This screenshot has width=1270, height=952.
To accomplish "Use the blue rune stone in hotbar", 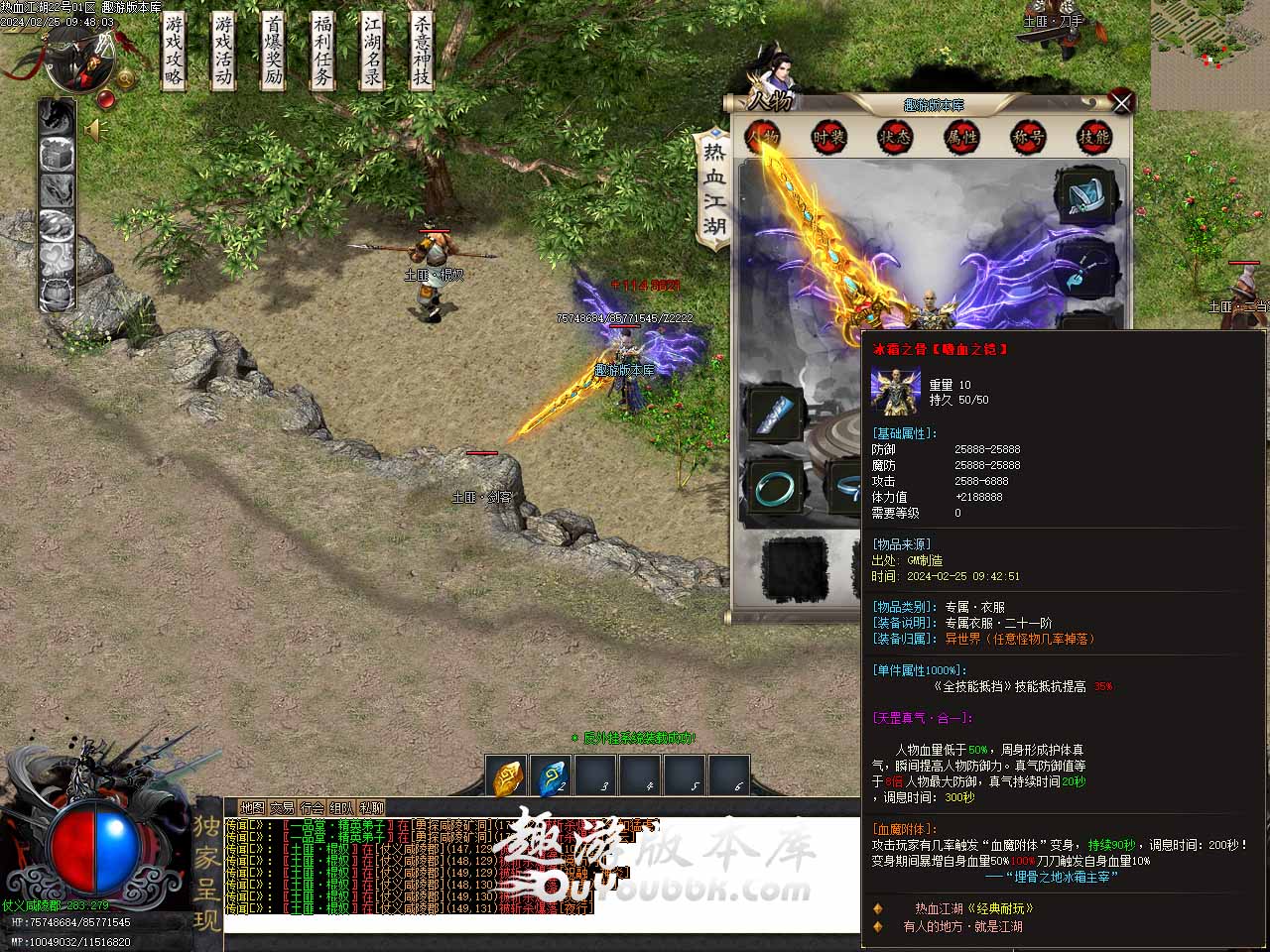I will tap(551, 777).
